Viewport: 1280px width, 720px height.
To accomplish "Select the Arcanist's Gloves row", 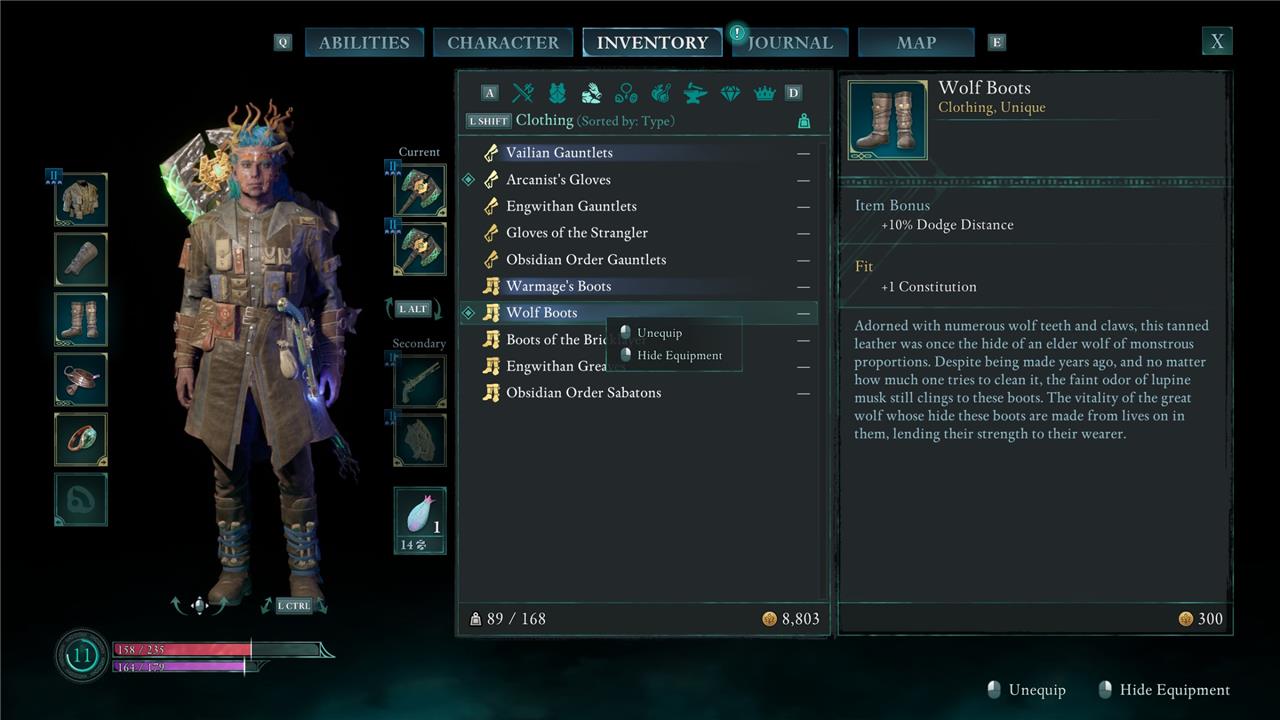I will 558,180.
